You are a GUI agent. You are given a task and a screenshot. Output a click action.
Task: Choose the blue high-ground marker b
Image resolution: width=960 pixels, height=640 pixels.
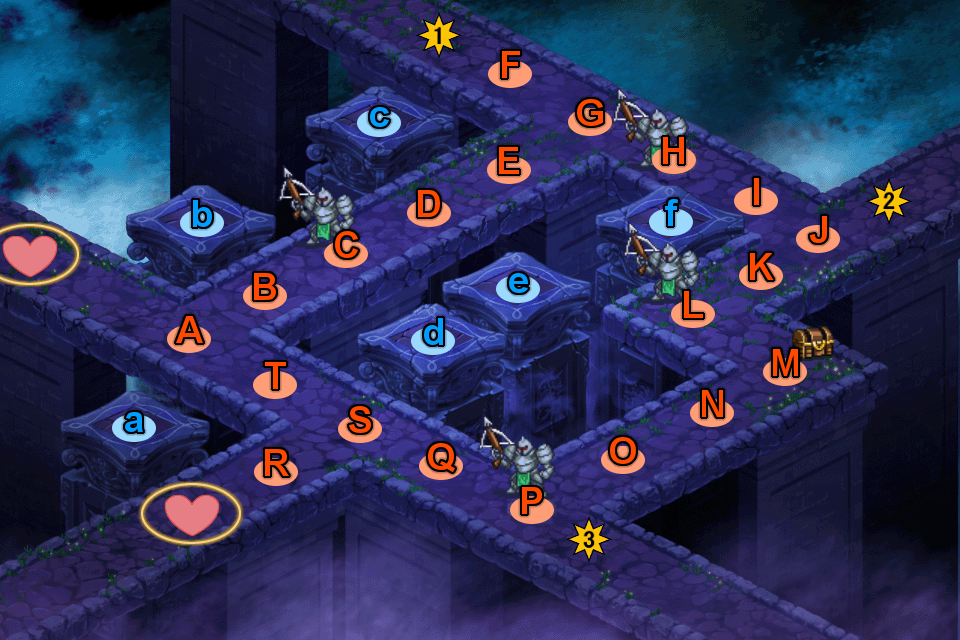tap(202, 215)
